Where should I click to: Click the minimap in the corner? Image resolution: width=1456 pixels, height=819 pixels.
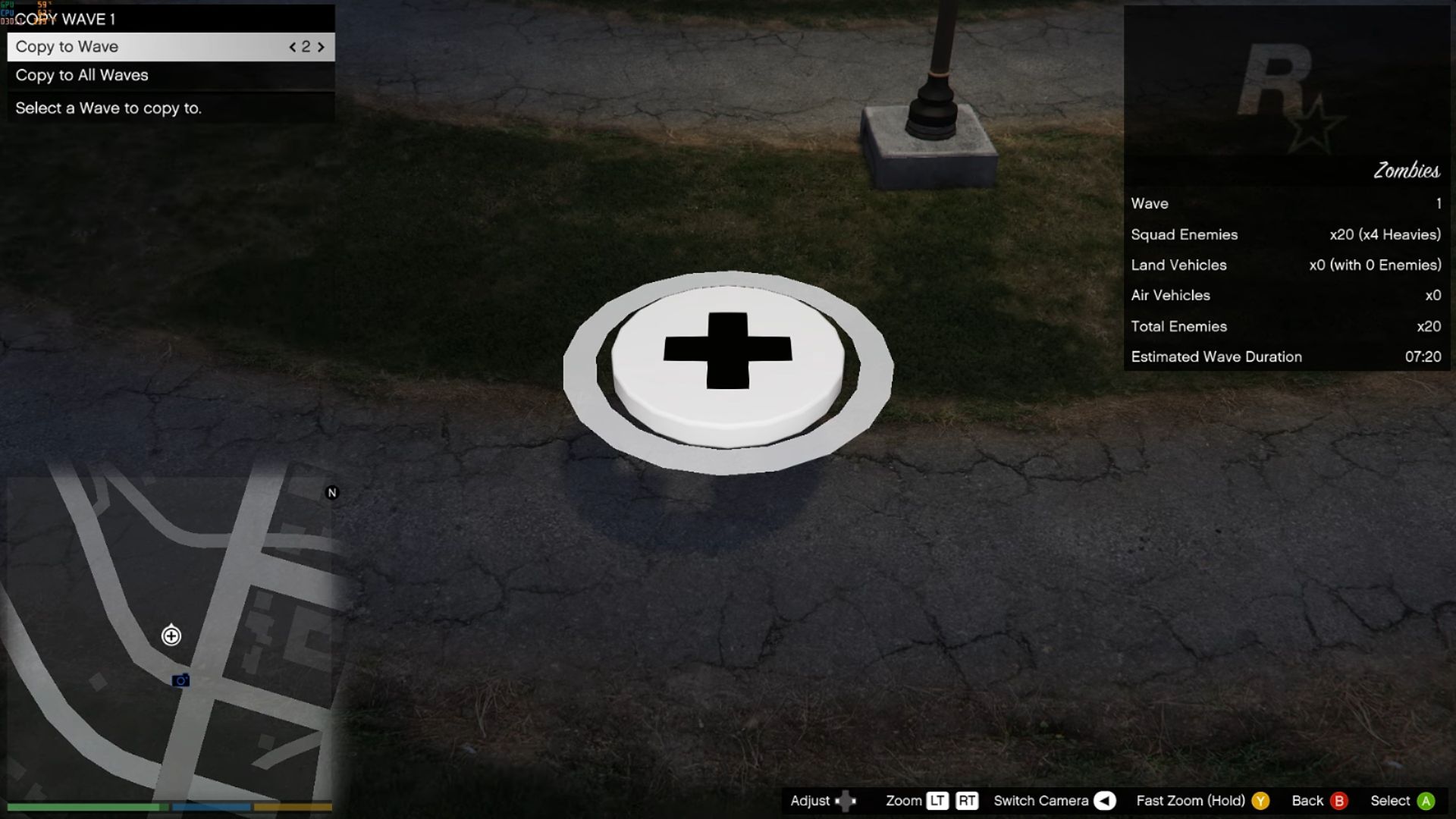(171, 637)
